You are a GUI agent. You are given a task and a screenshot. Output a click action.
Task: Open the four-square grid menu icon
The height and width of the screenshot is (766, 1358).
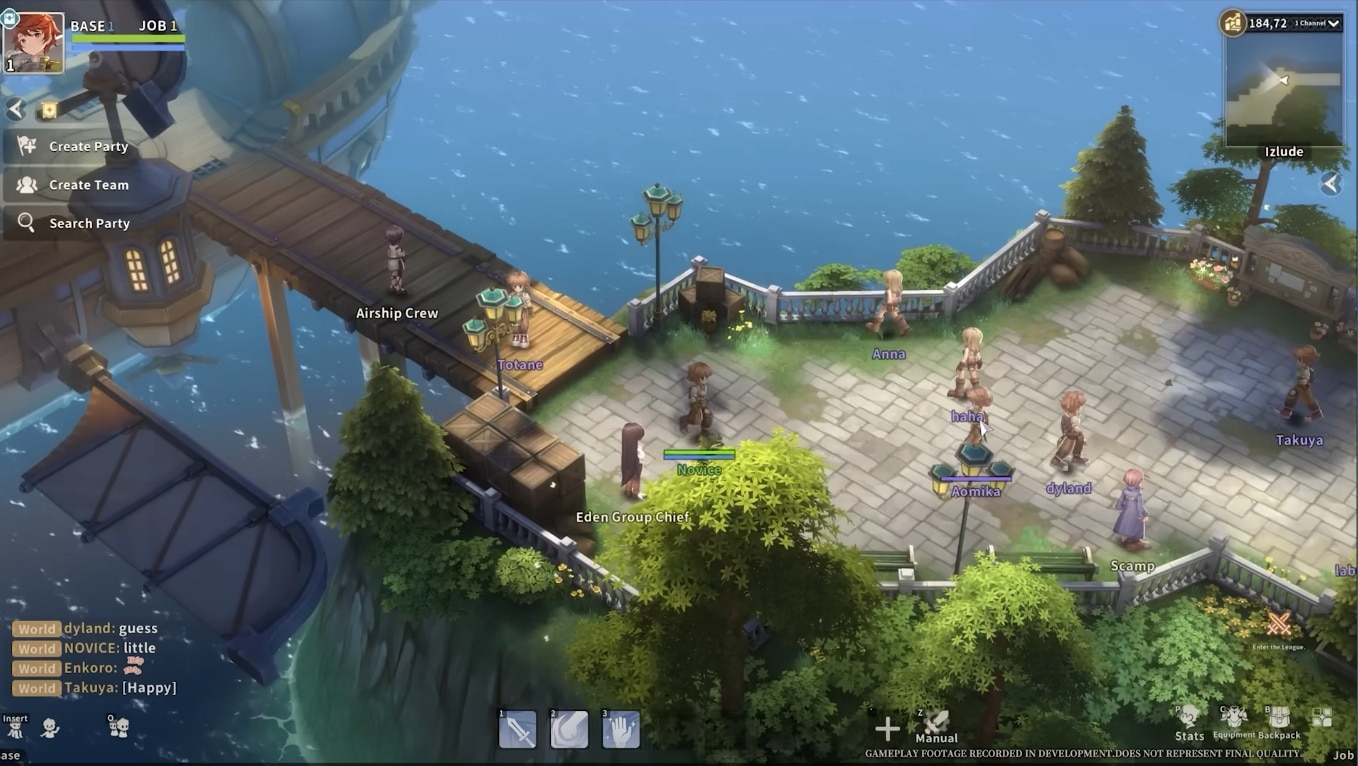click(x=1322, y=717)
